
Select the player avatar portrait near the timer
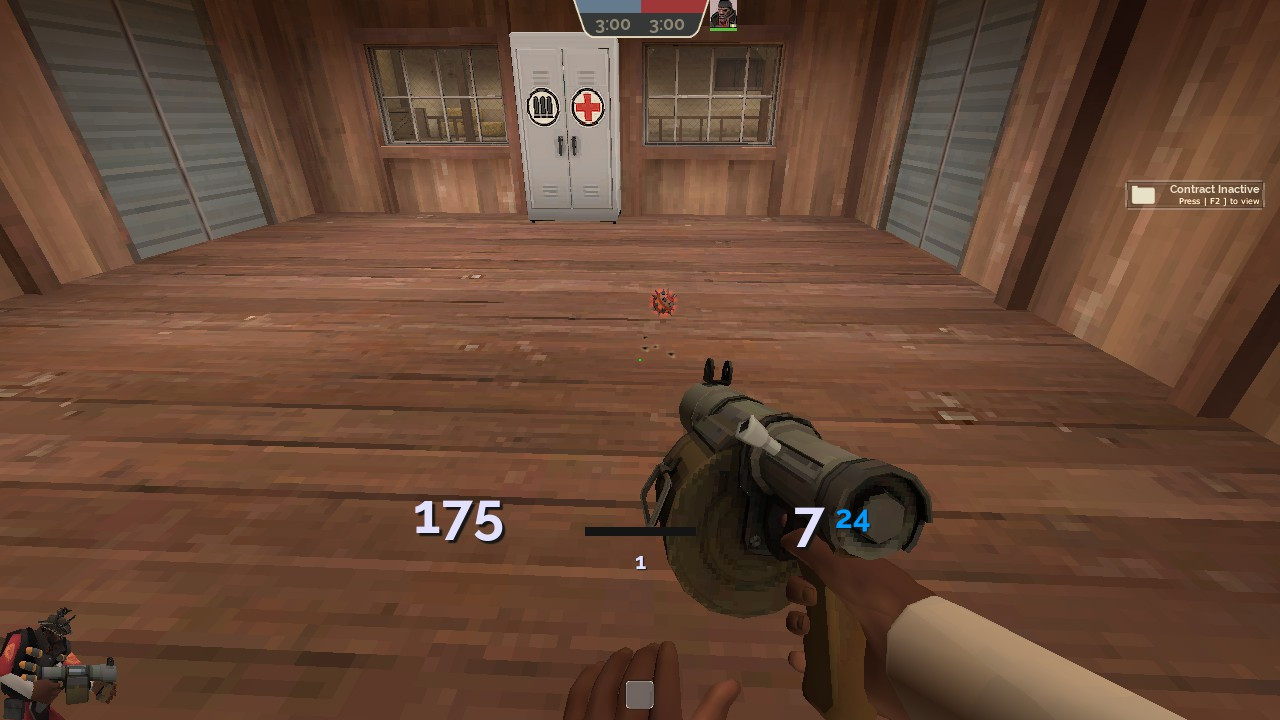pos(723,14)
